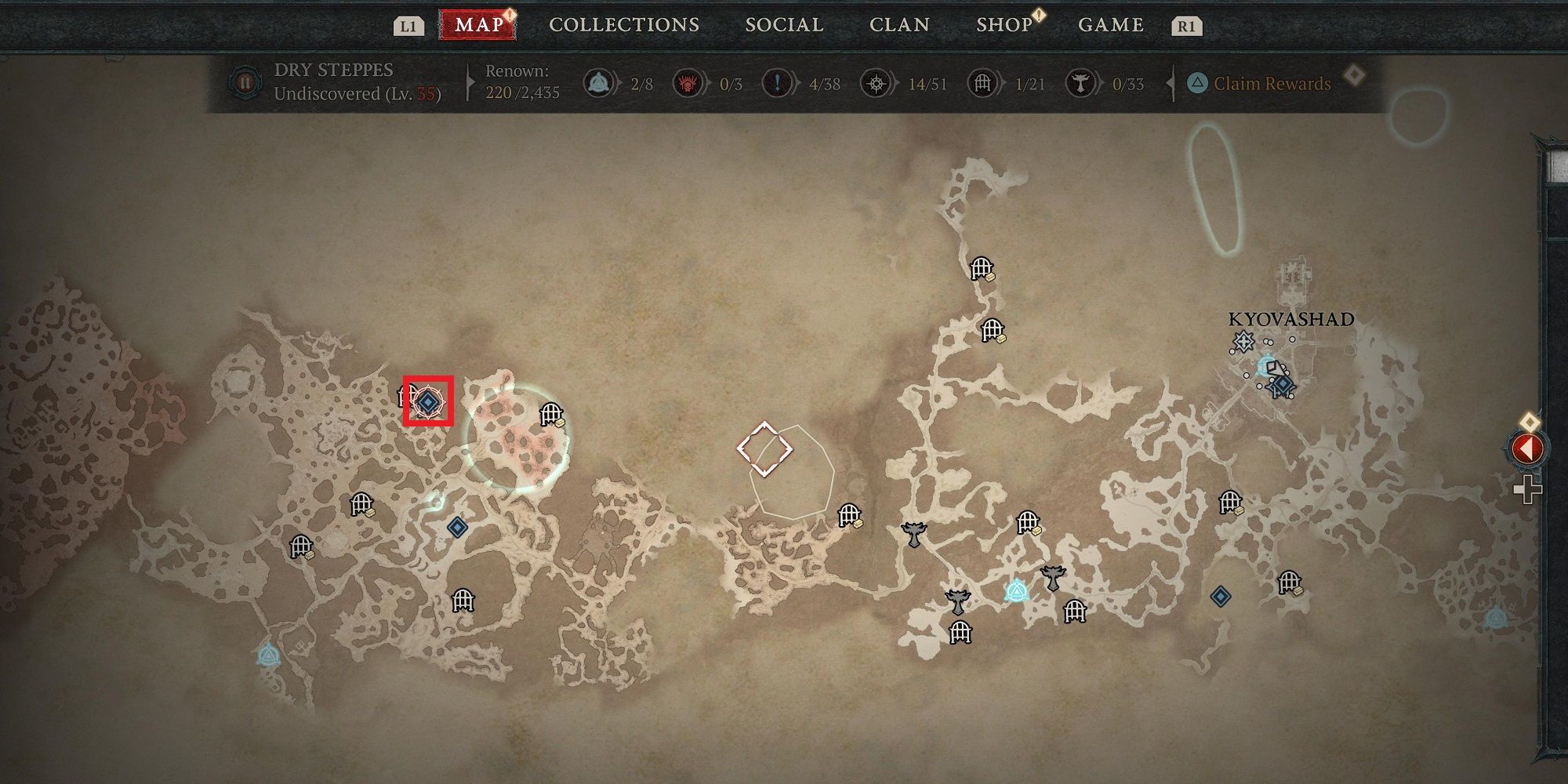Toggle the Altars of Lilith renown tracker (2/8)
The width and height of the screenshot is (1568, 784).
pyautogui.click(x=598, y=82)
